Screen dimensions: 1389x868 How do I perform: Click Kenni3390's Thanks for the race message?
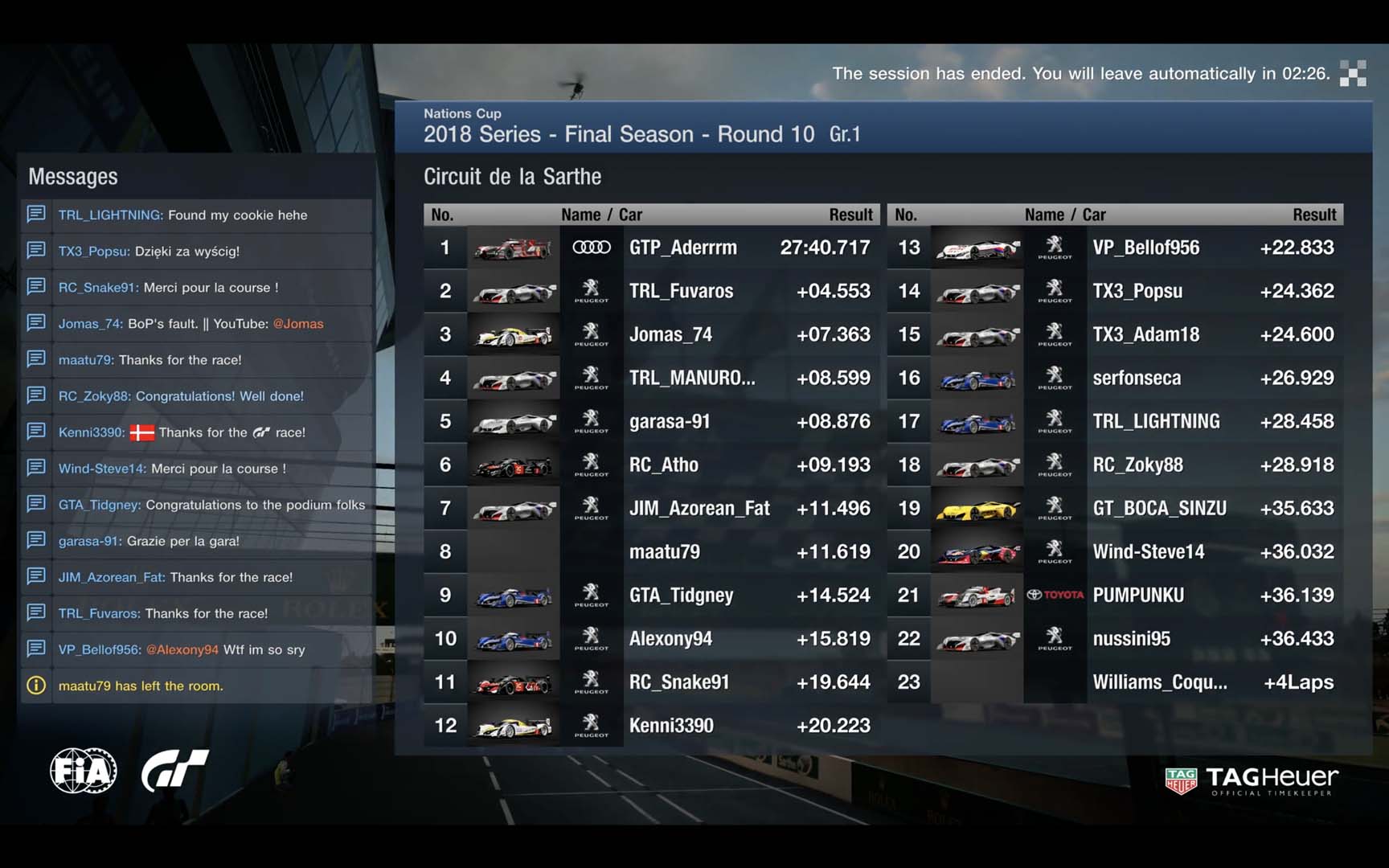tap(197, 432)
